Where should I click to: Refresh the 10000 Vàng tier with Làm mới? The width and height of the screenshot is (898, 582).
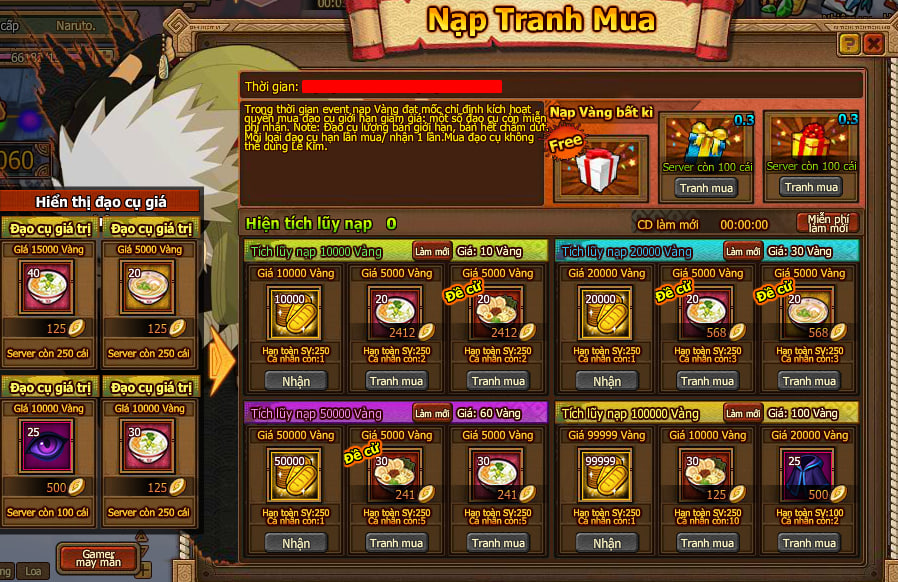432,251
